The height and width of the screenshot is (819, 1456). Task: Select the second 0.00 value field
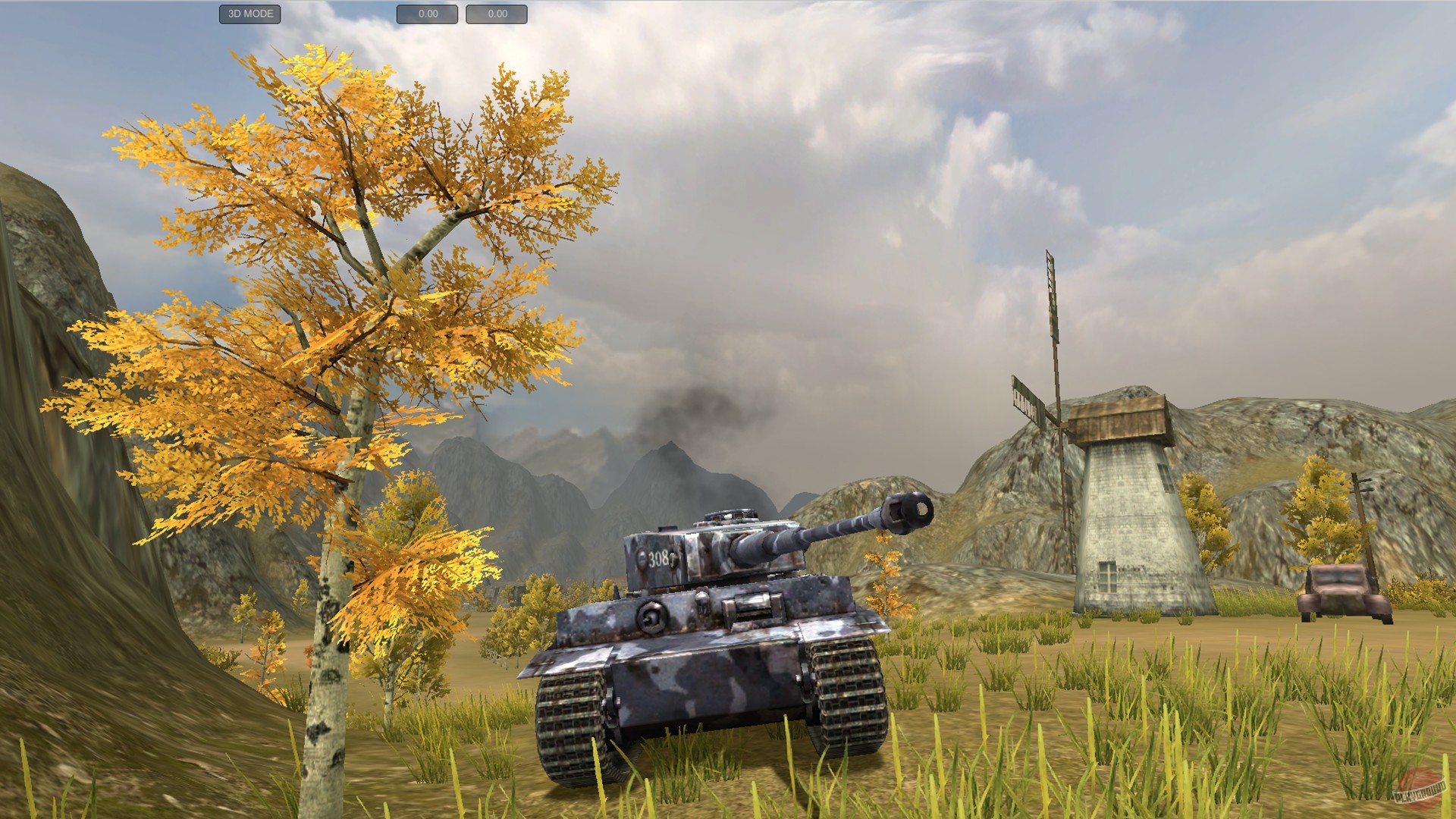tap(497, 13)
